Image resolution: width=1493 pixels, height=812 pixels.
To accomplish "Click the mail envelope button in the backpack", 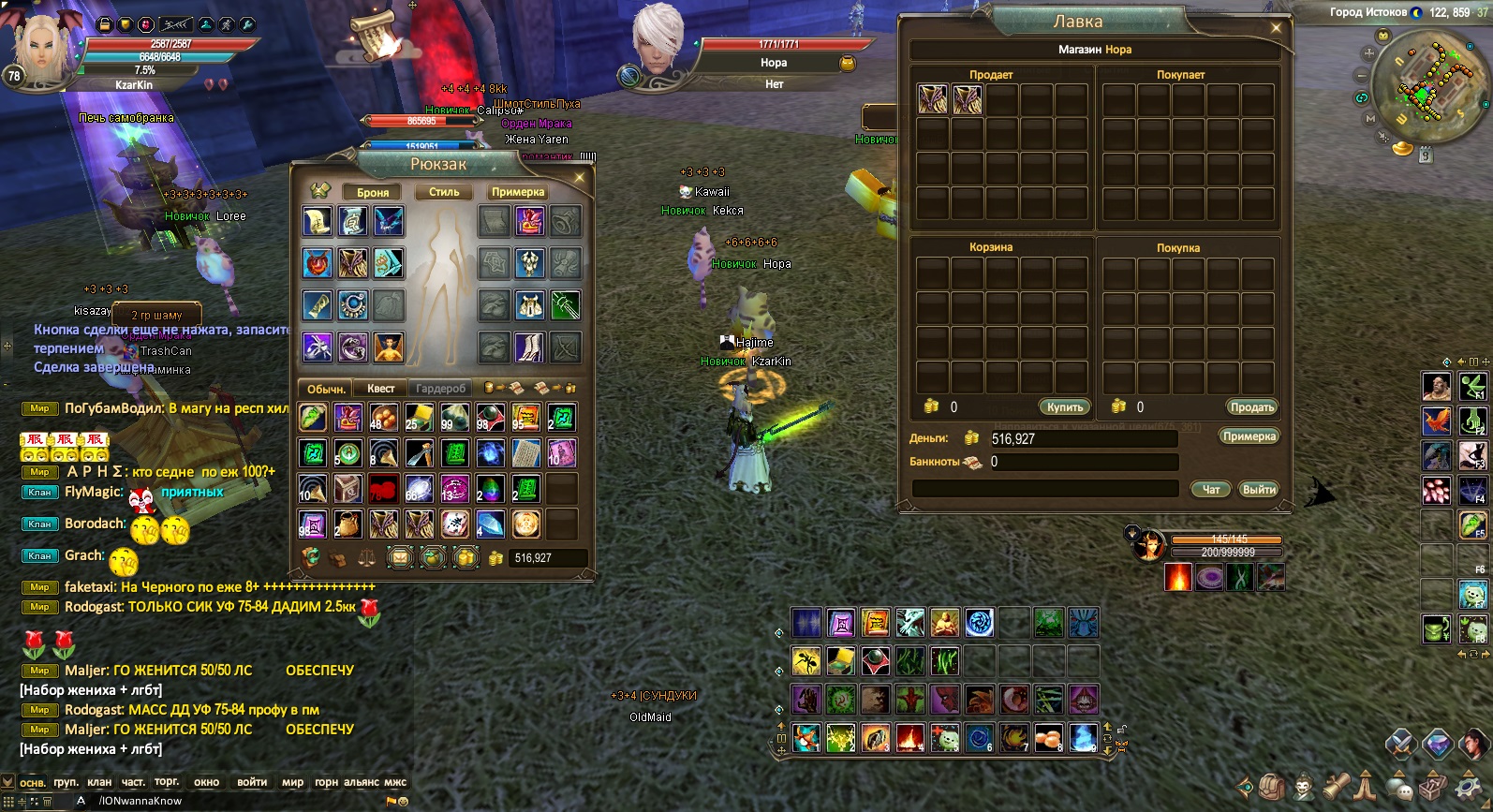I will click(400, 558).
